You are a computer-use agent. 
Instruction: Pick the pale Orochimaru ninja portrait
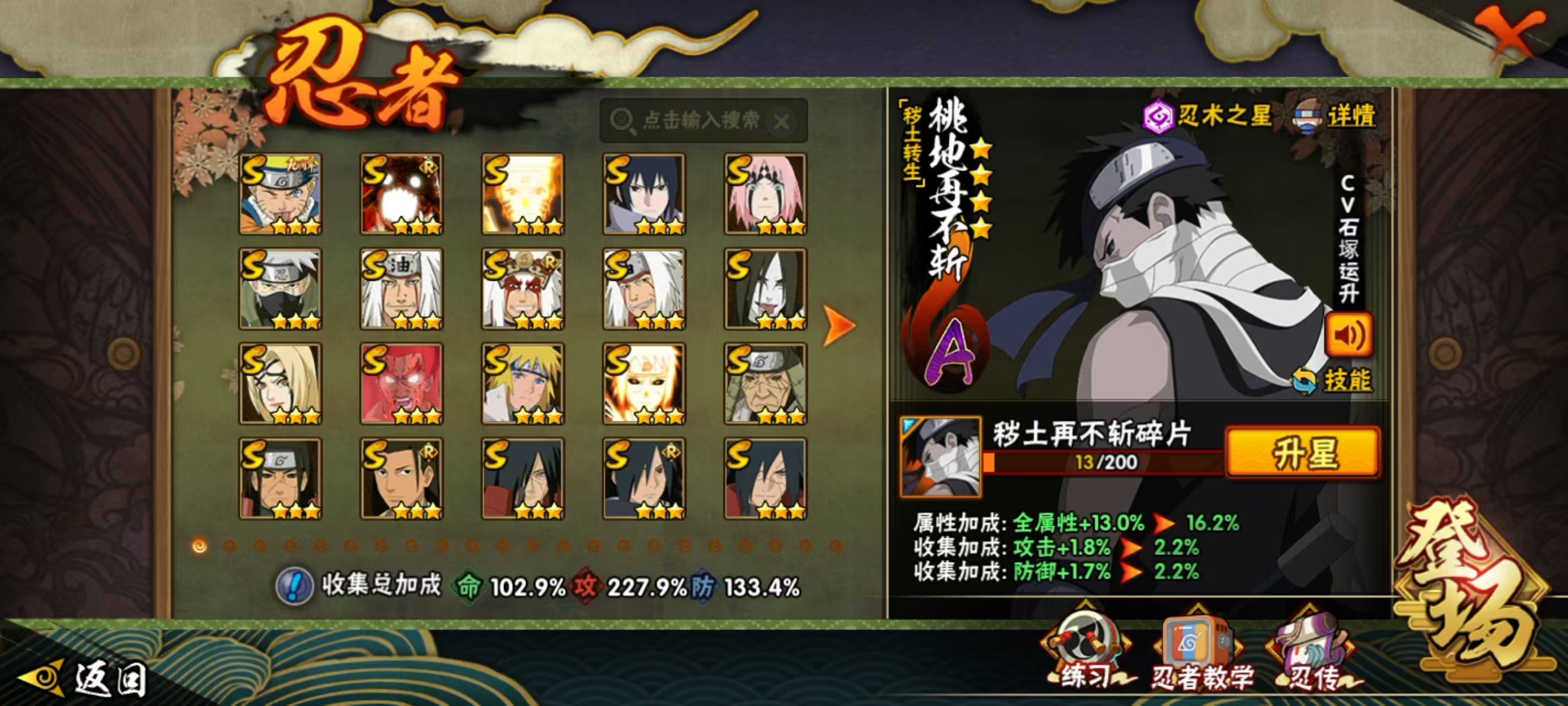click(765, 288)
